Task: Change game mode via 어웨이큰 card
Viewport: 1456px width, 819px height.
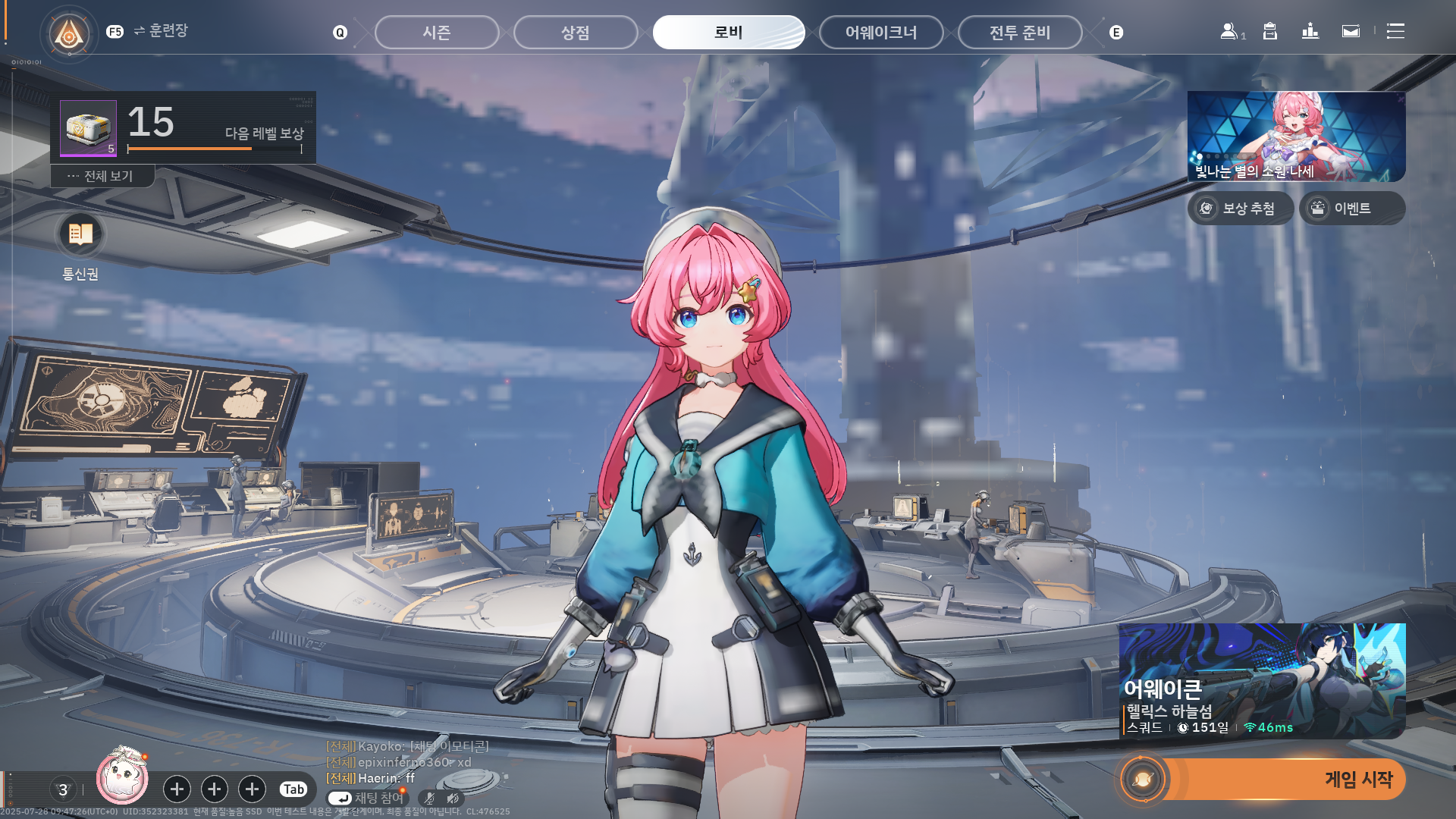Action: tap(1262, 680)
